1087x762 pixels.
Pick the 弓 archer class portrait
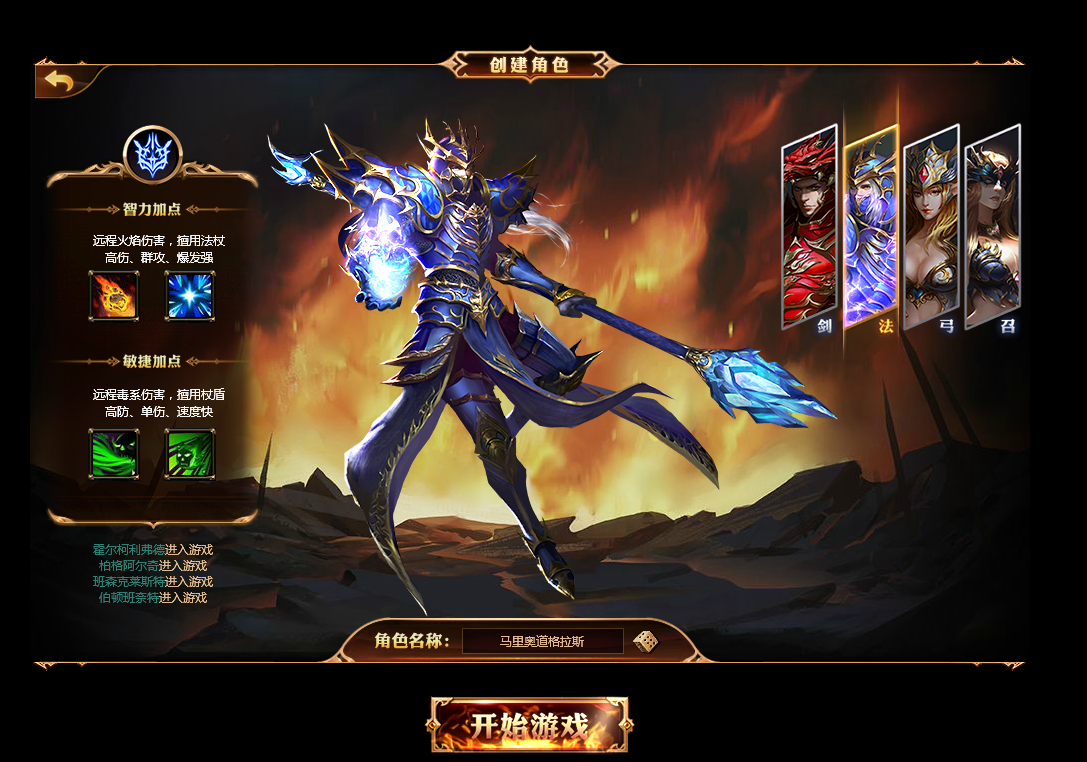[931, 226]
